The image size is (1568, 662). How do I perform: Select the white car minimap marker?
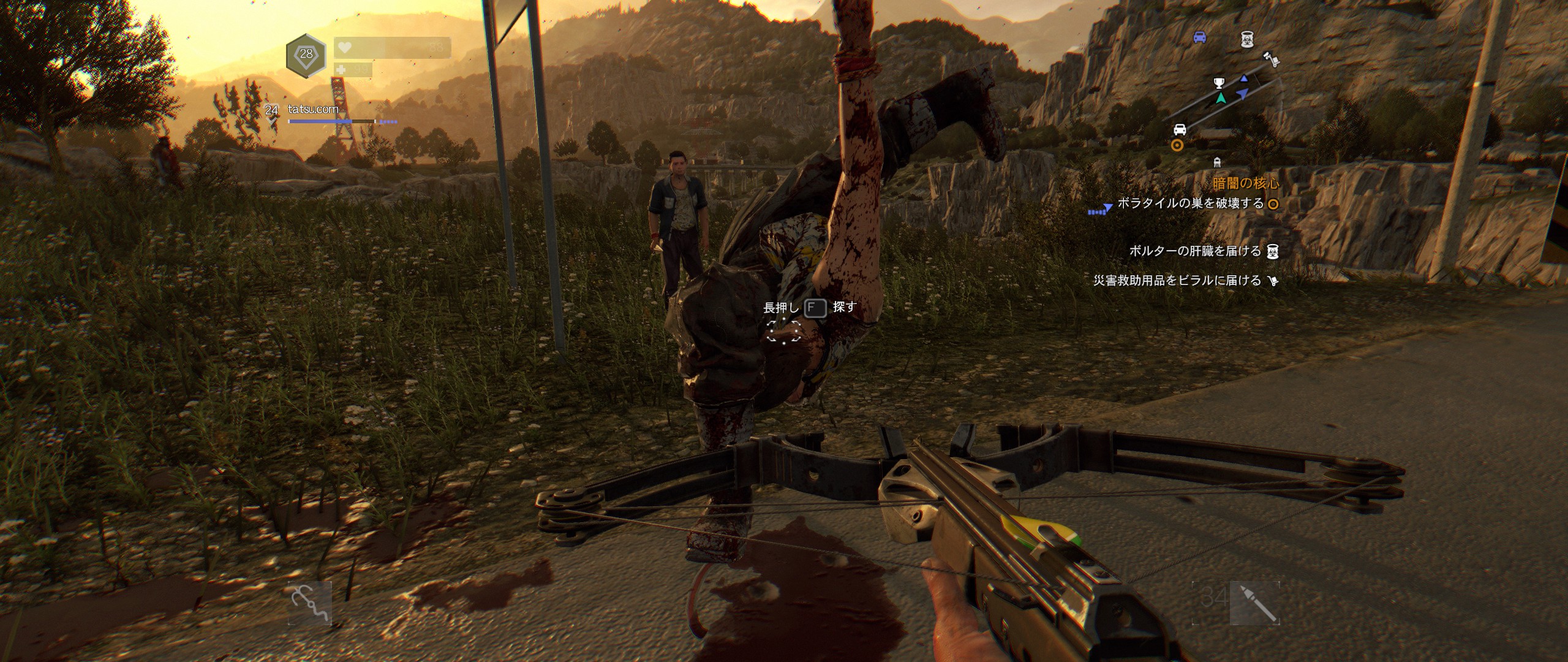pyautogui.click(x=1180, y=129)
